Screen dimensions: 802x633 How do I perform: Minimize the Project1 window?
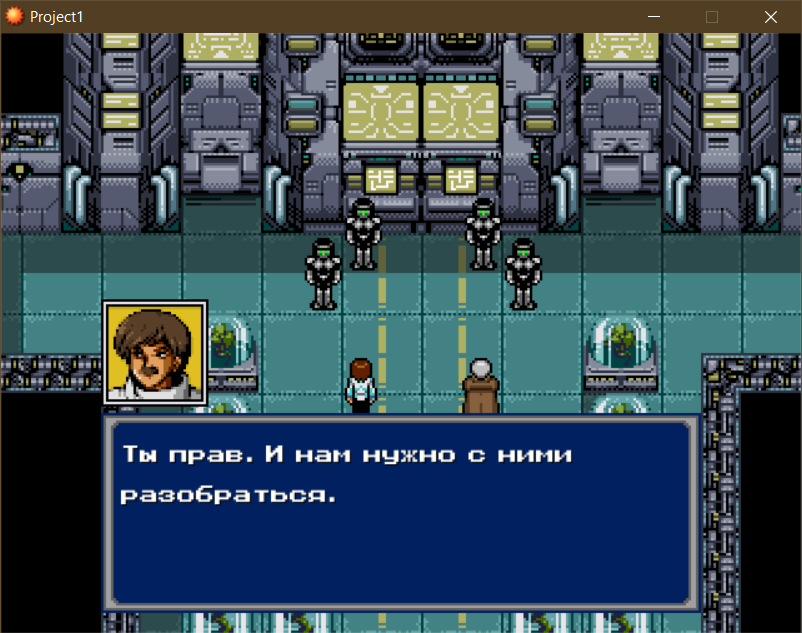click(655, 17)
